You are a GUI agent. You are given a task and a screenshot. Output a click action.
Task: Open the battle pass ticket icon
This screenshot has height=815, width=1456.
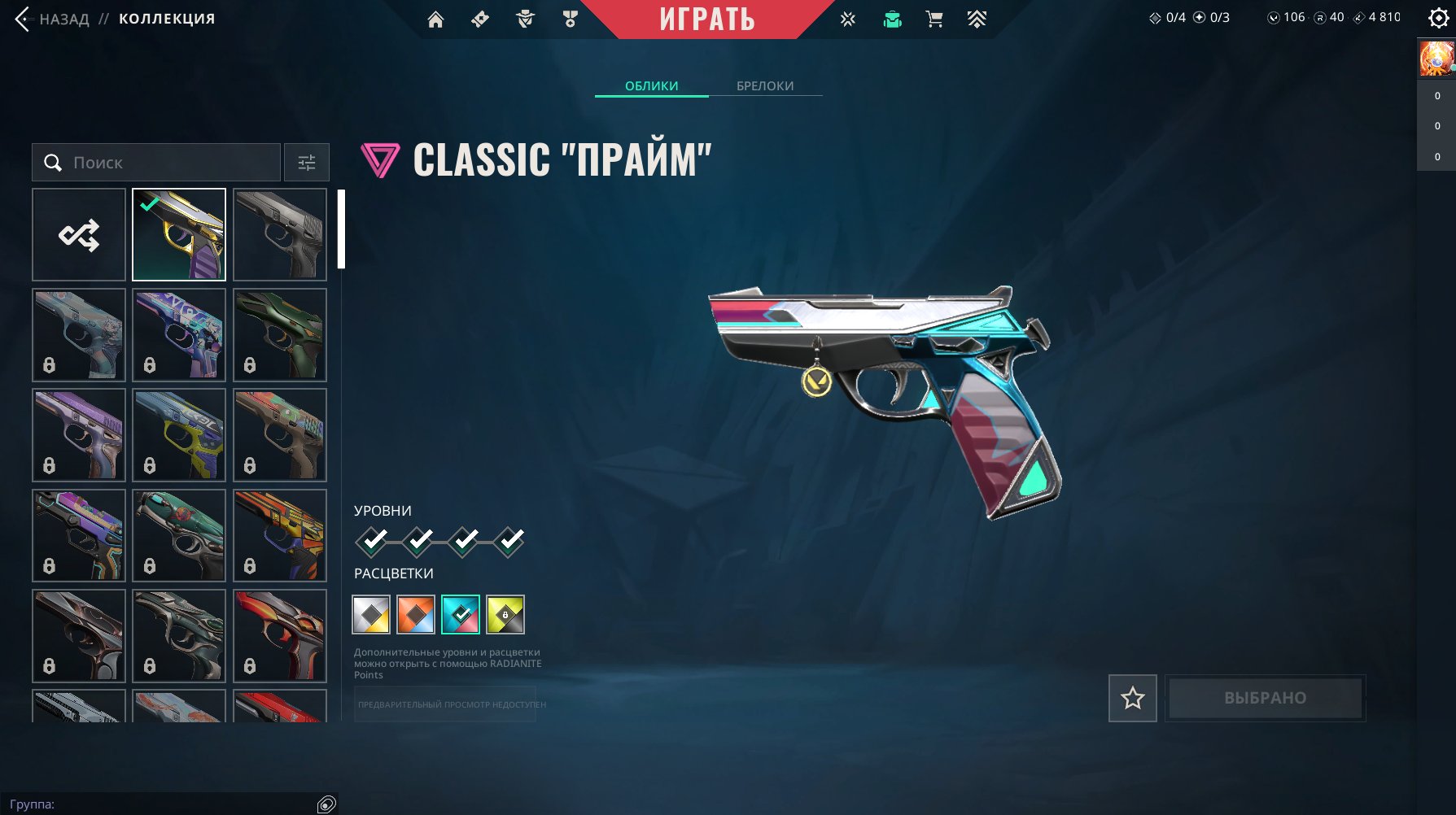[480, 19]
